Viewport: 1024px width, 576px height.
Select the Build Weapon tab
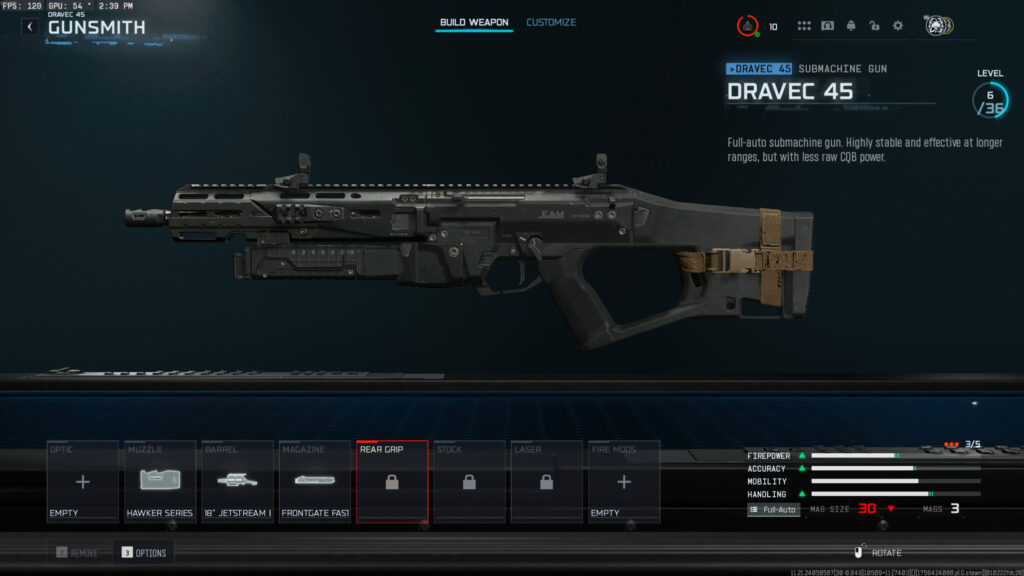click(474, 22)
